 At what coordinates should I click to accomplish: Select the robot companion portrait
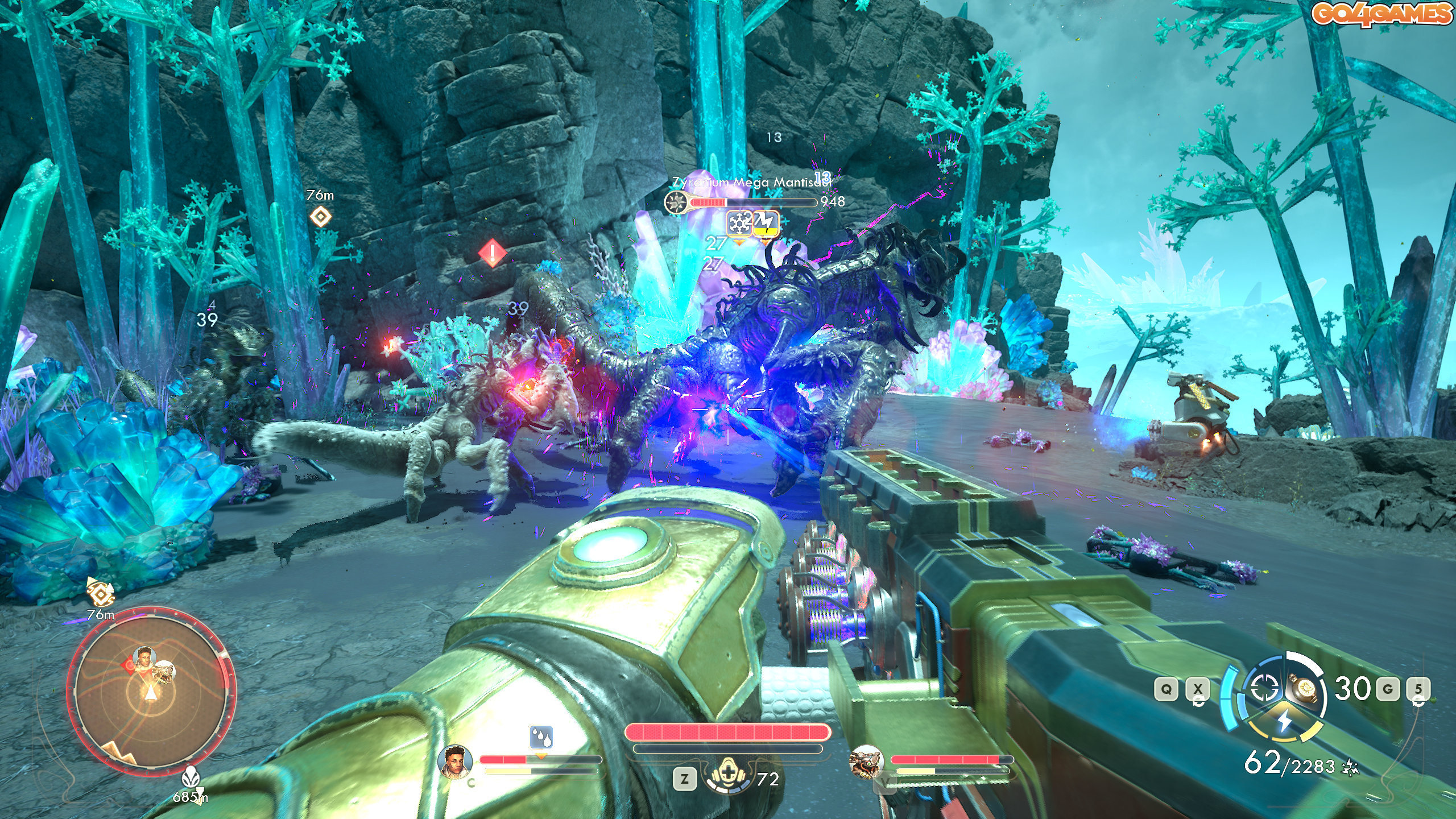[x=865, y=761]
